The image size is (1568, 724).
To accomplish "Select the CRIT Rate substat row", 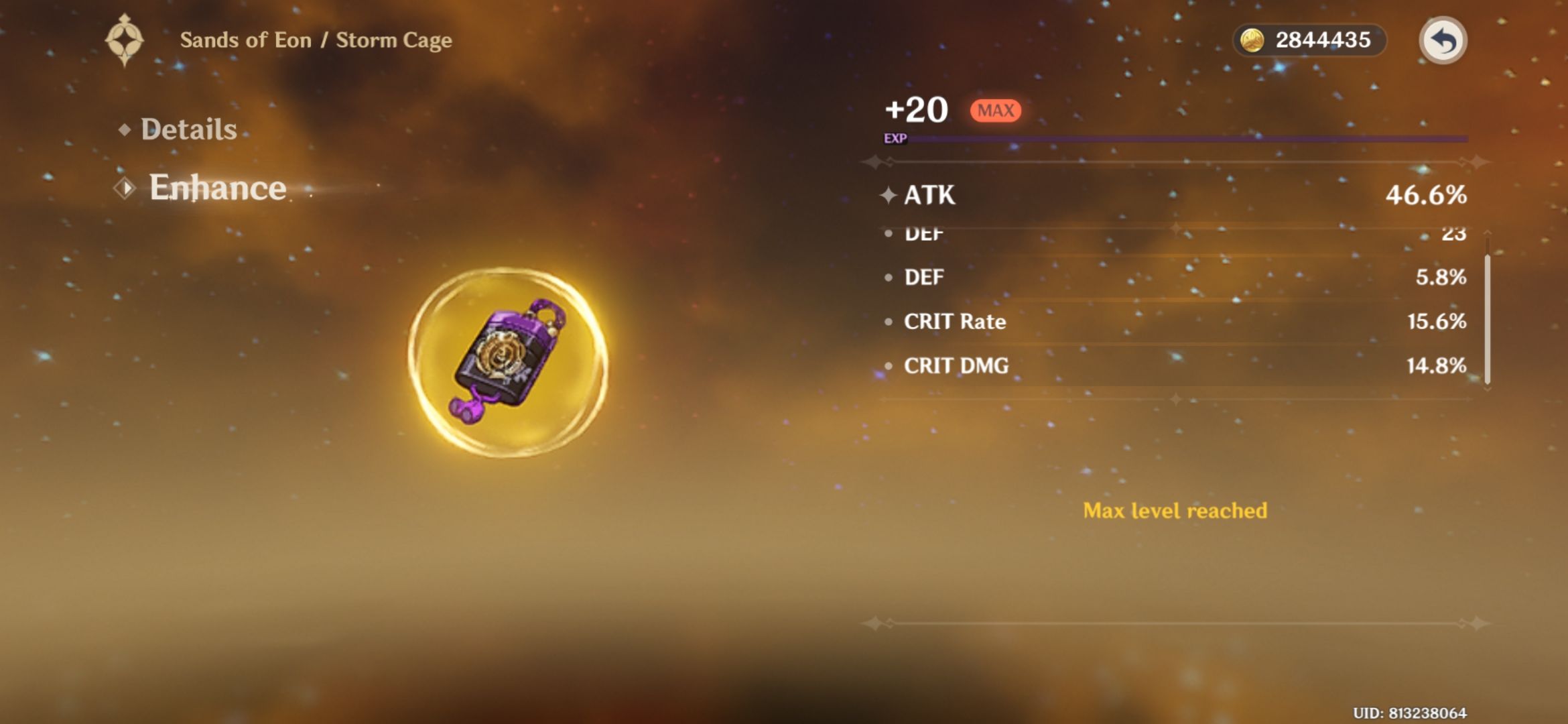I will [1139, 322].
